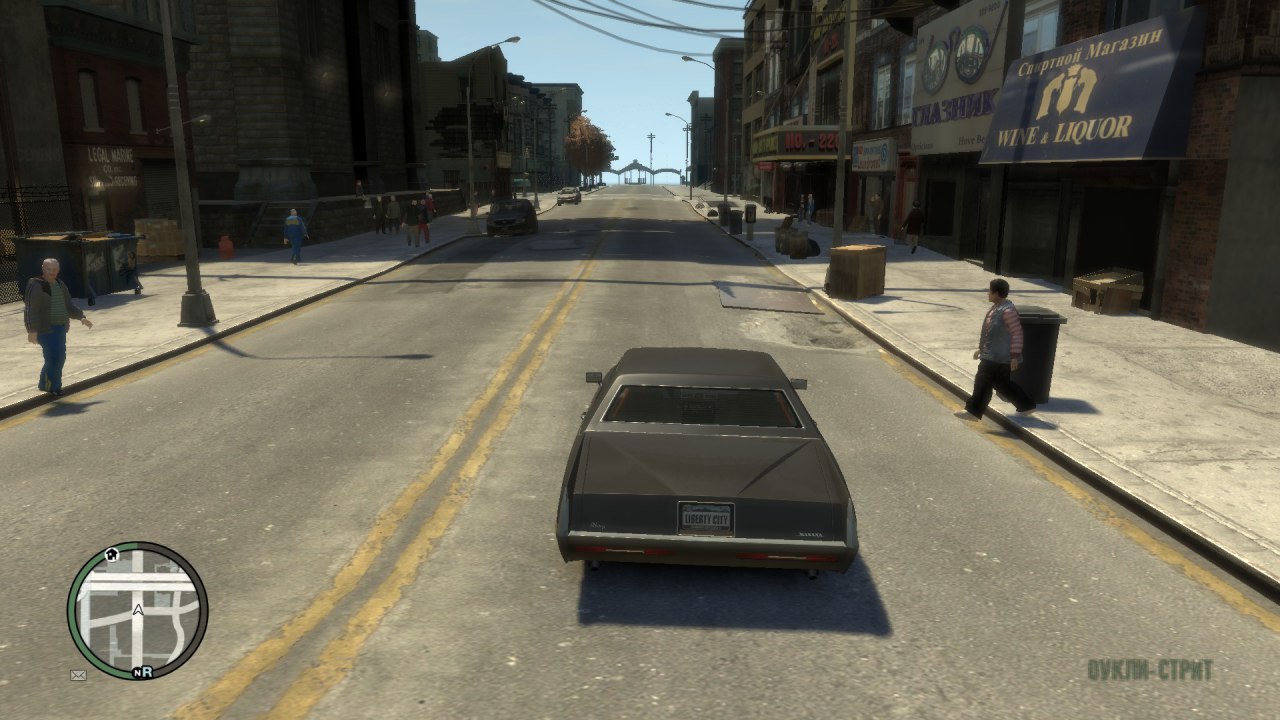1280x720 pixels.
Task: Select the safehouse marker on the radar
Action: 112,553
